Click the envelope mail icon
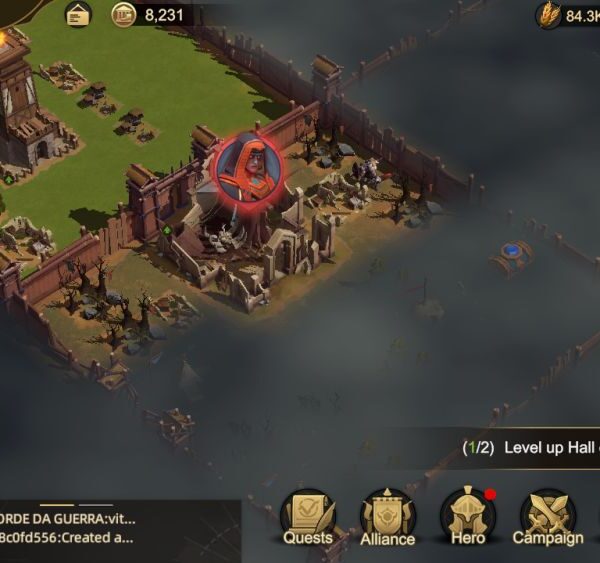600x563 pixels. point(78,14)
